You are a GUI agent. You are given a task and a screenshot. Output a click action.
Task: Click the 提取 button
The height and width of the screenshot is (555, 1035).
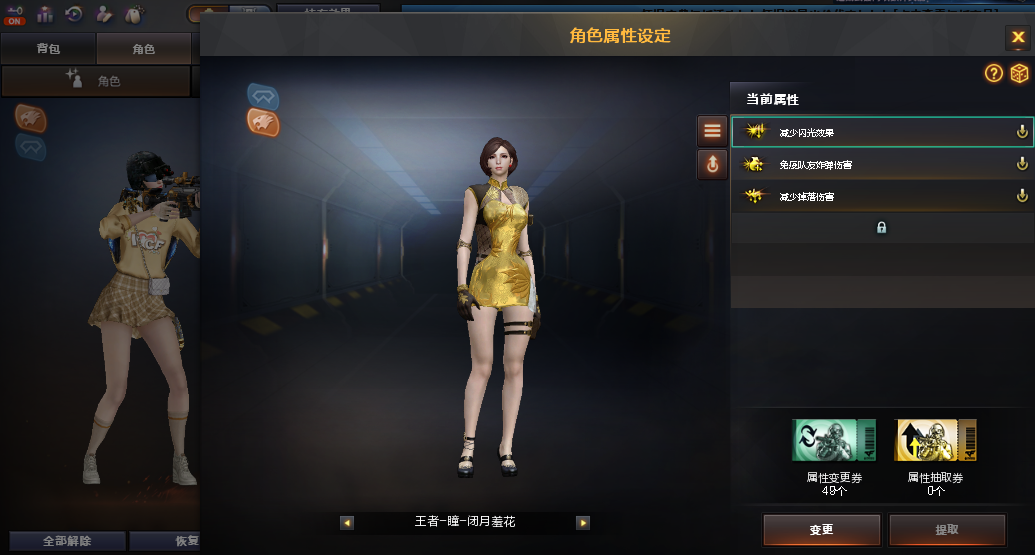pos(946,530)
